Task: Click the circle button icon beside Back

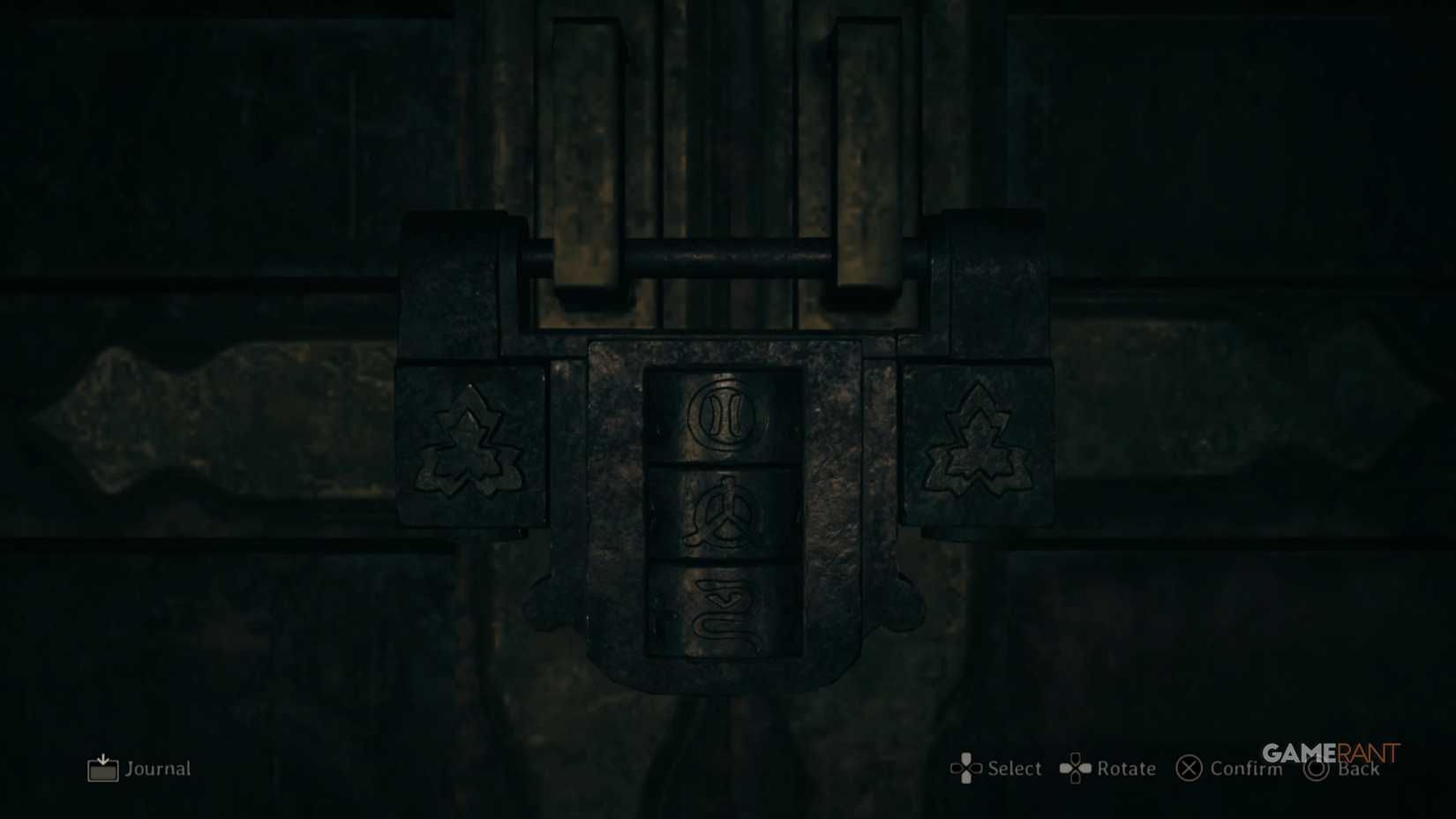Action: [1317, 769]
